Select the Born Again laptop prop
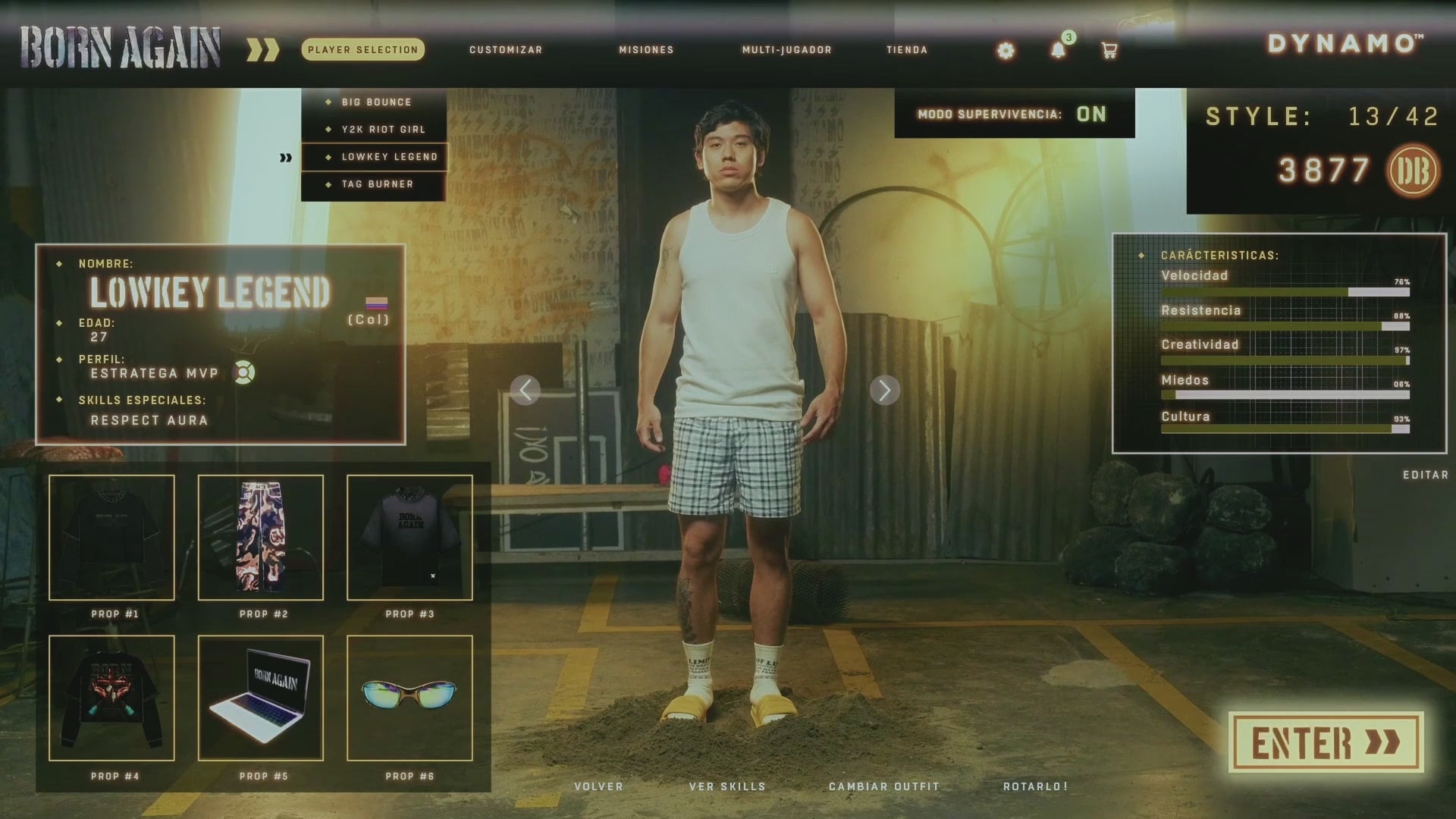 [261, 698]
